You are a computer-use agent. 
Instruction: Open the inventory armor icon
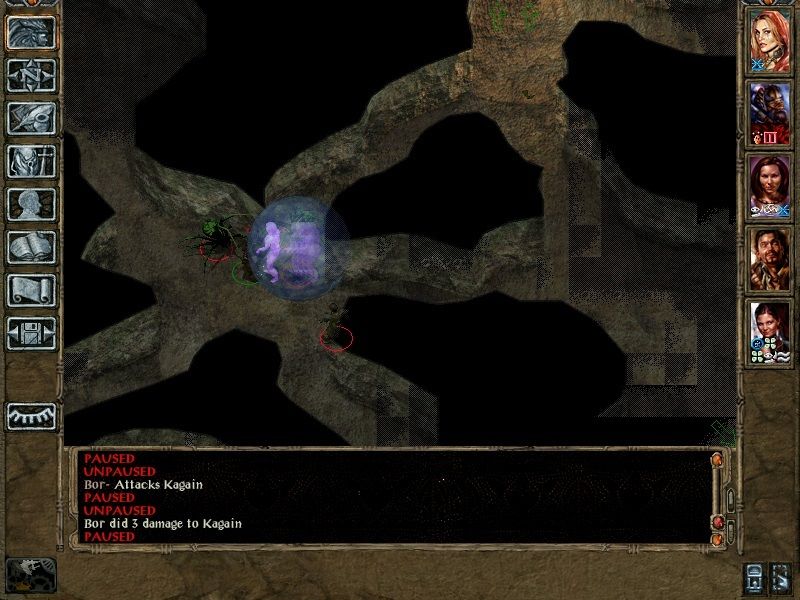click(31, 161)
